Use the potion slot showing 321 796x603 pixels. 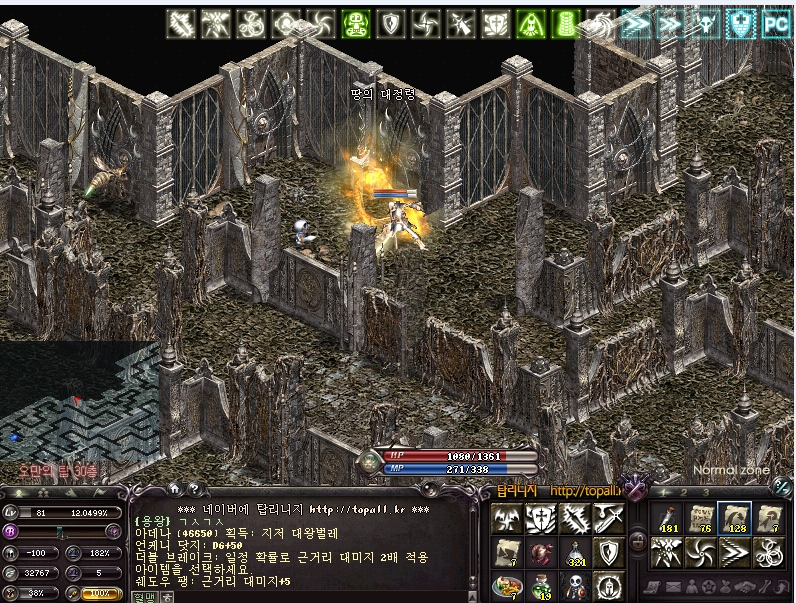pyautogui.click(x=575, y=553)
